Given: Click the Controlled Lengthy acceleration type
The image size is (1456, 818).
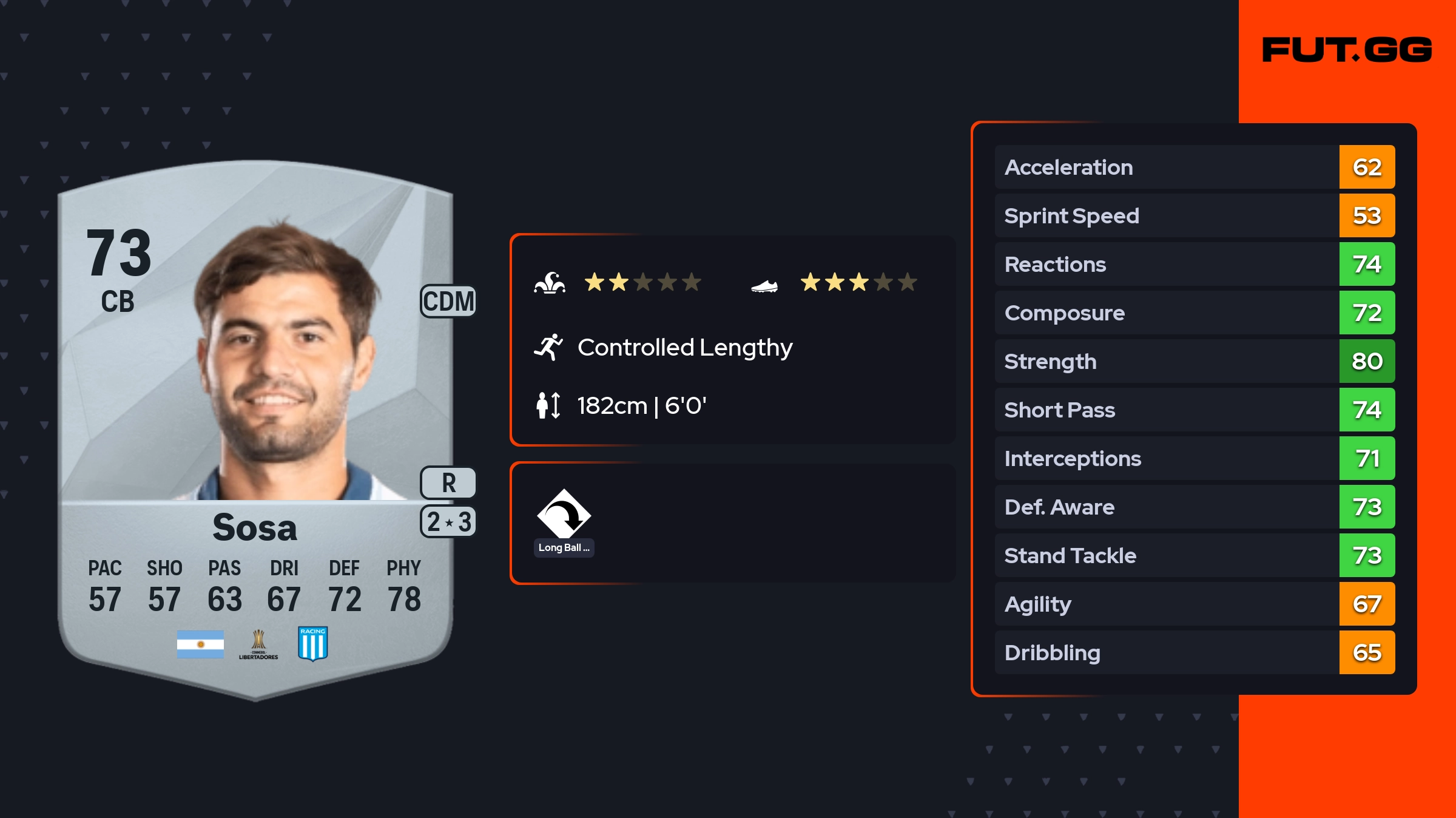Looking at the screenshot, I should (x=684, y=348).
